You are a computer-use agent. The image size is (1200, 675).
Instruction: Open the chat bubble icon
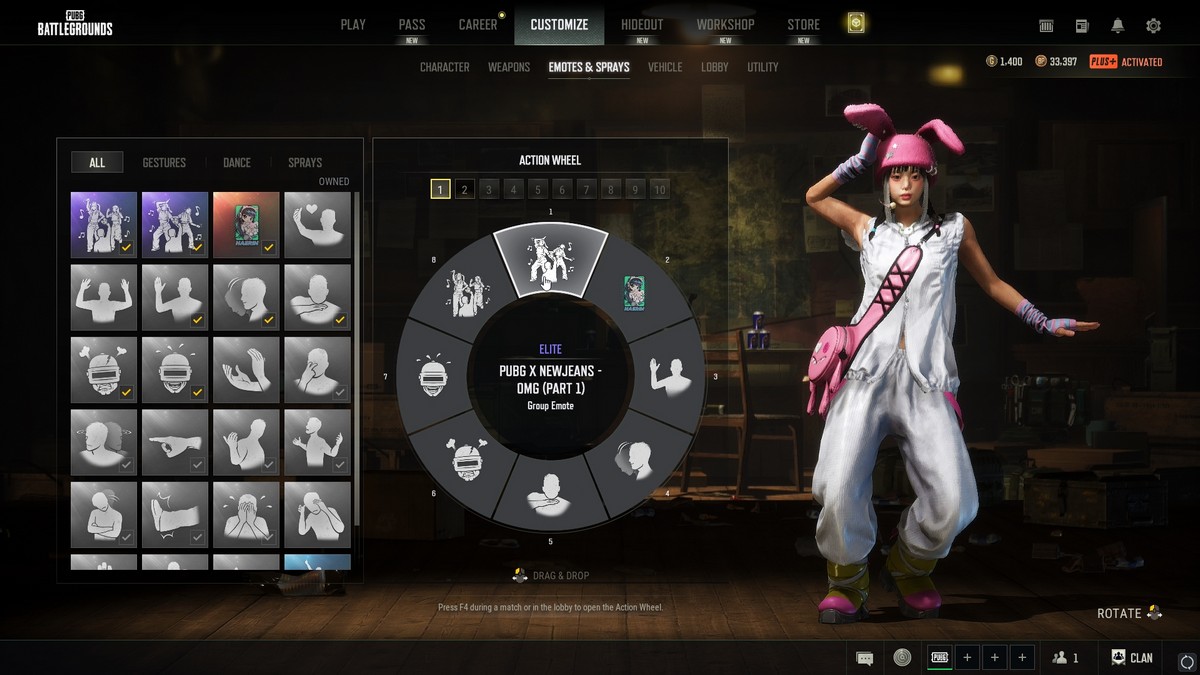point(865,657)
